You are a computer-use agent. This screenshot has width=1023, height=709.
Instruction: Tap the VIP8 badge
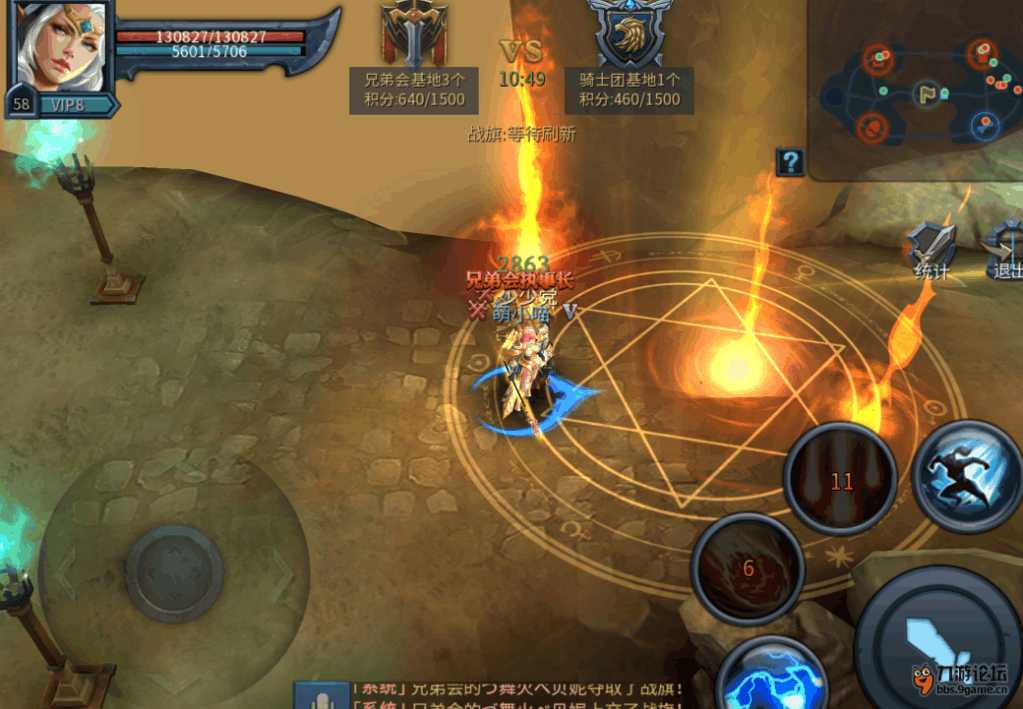click(x=69, y=104)
